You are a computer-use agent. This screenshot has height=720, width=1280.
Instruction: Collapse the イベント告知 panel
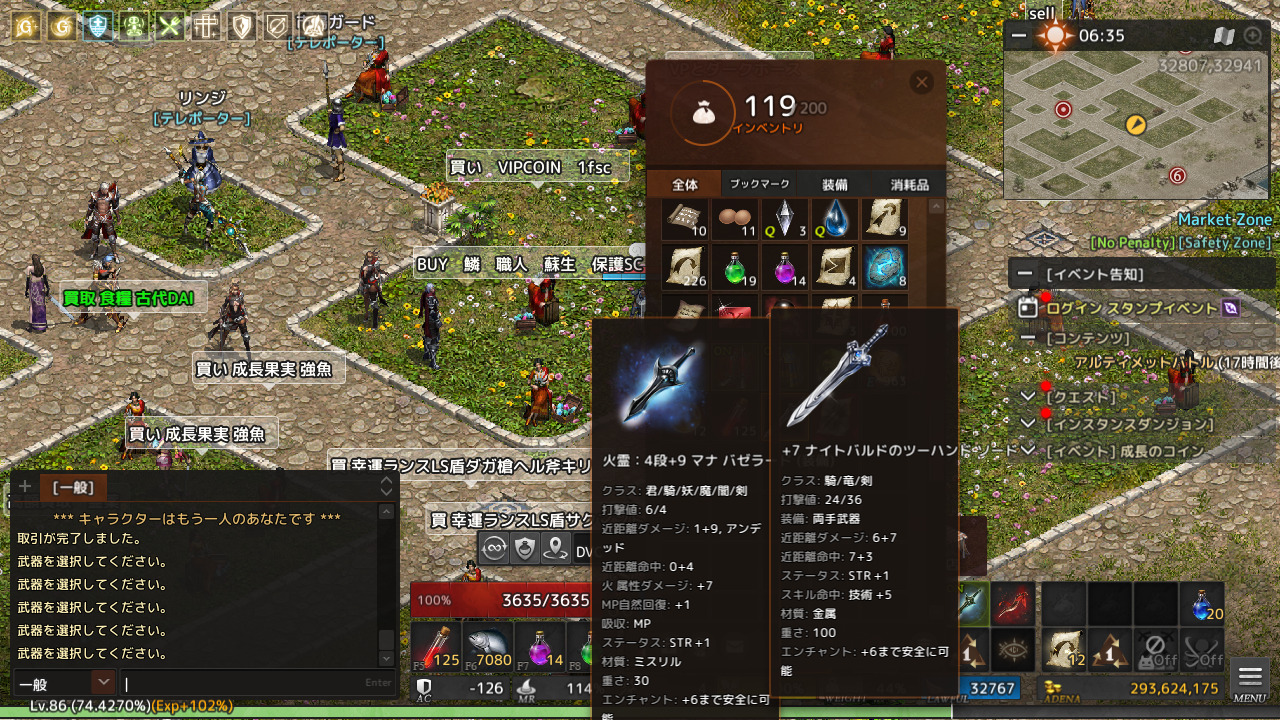(1025, 274)
